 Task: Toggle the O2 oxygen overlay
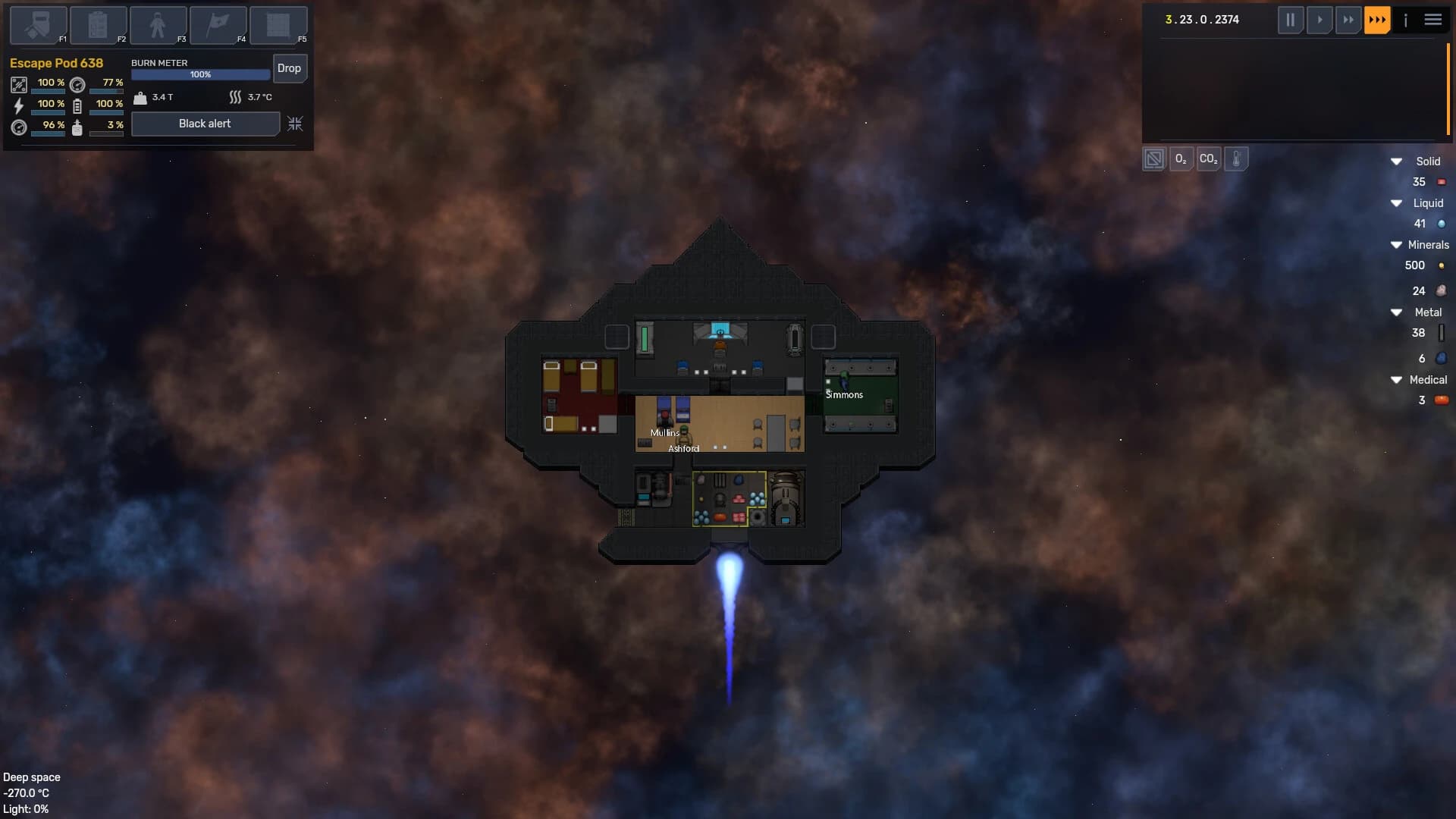tap(1181, 159)
